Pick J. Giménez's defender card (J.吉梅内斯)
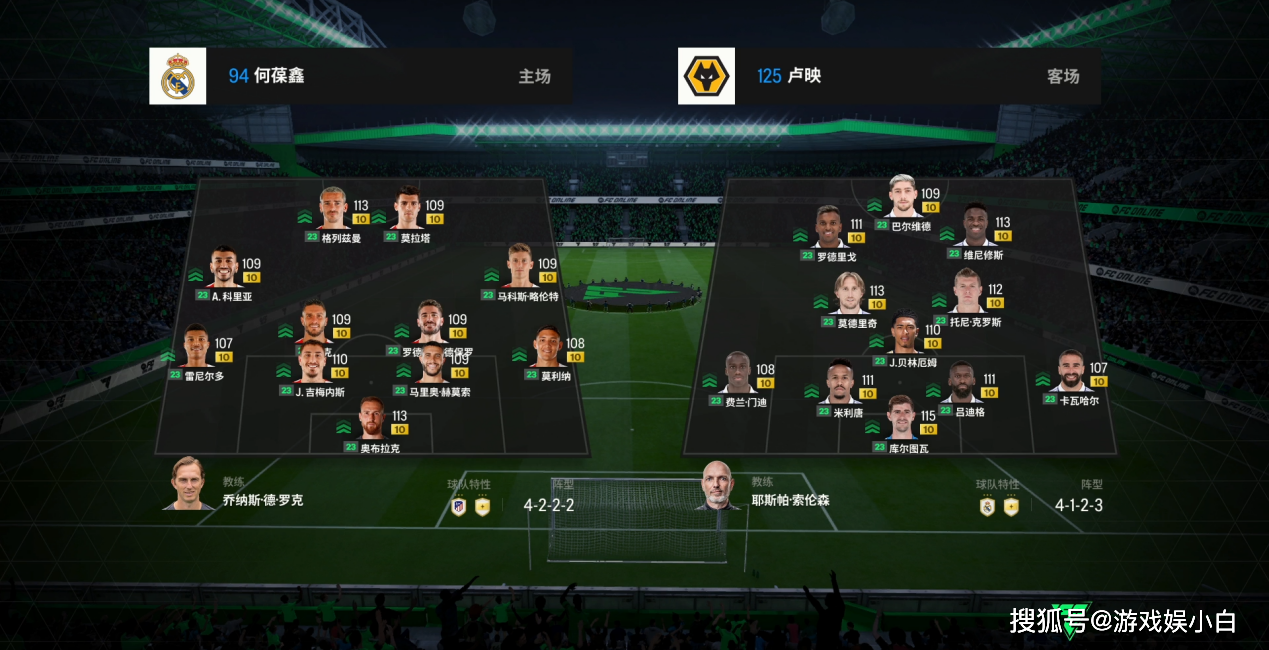 313,362
